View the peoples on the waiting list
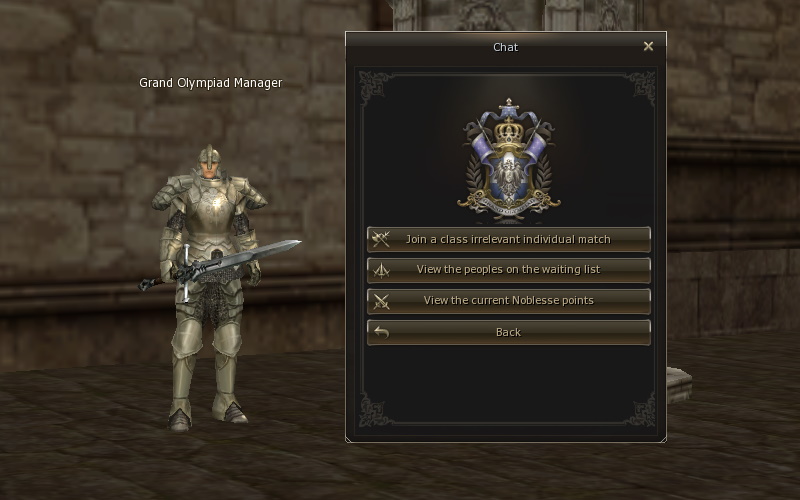 tap(508, 270)
